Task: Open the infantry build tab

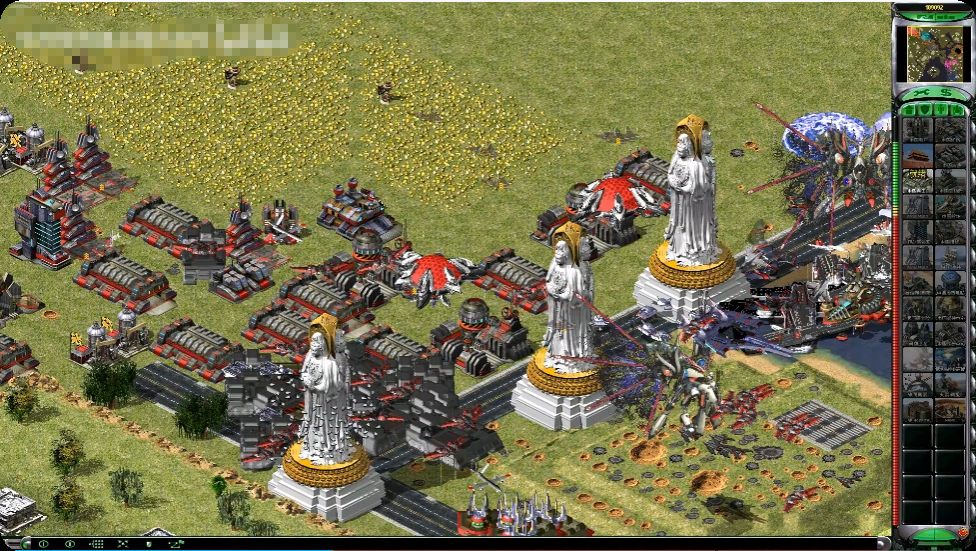Action: [940, 109]
